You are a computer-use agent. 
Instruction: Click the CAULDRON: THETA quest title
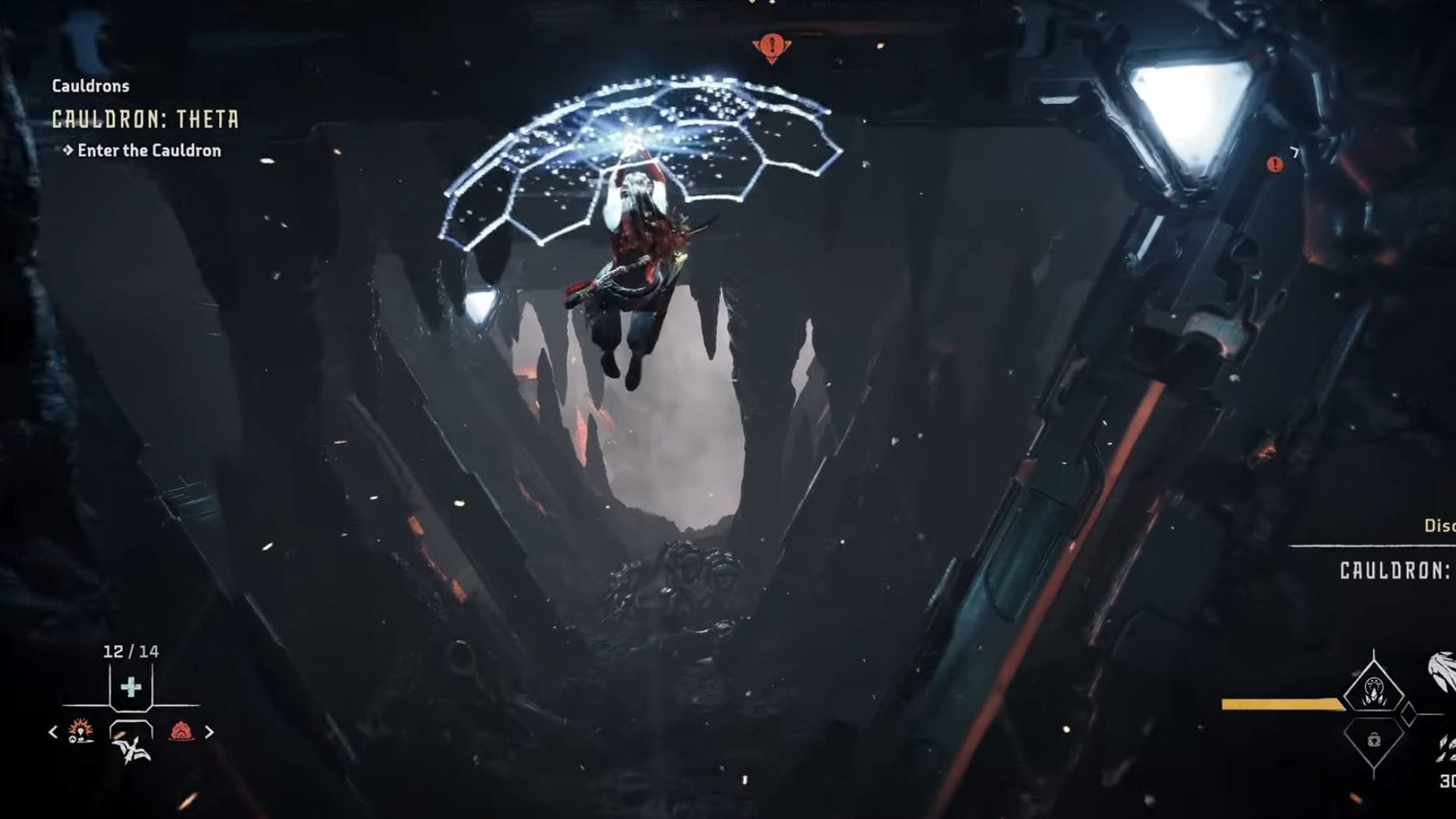pos(146,118)
